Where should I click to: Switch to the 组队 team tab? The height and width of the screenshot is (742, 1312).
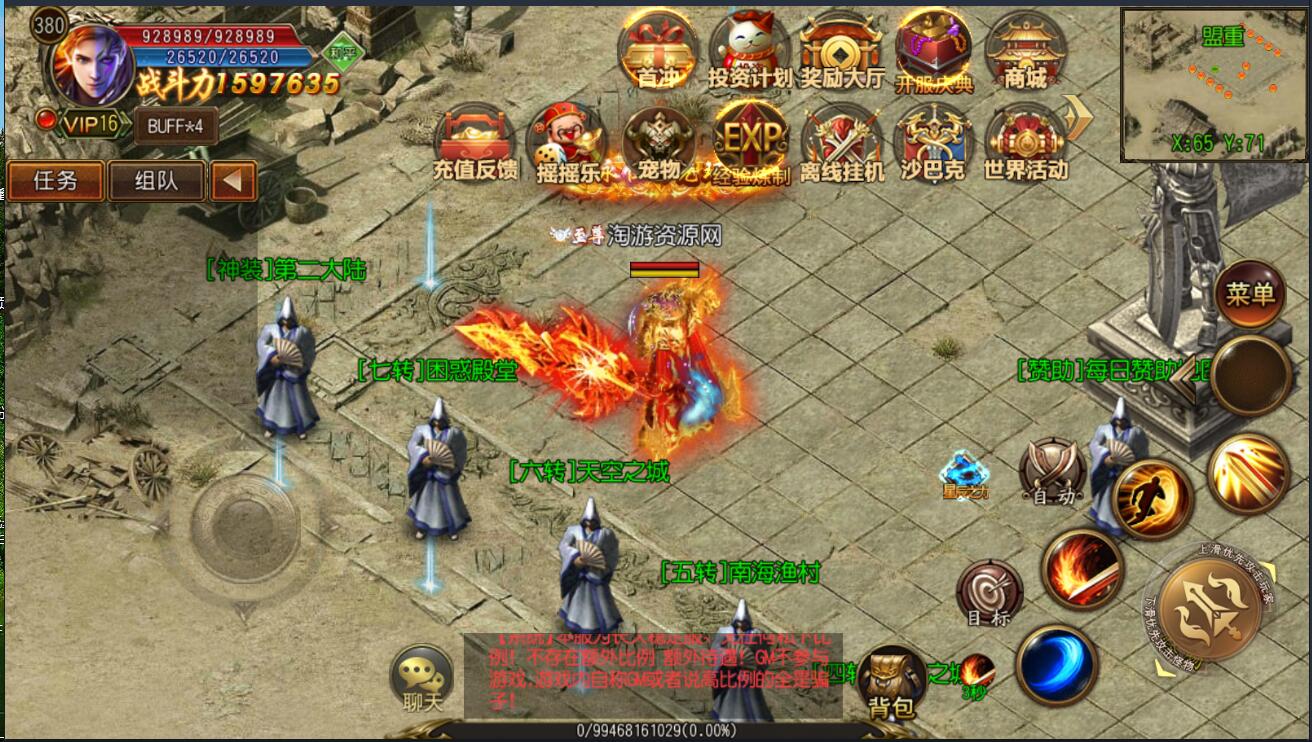157,181
